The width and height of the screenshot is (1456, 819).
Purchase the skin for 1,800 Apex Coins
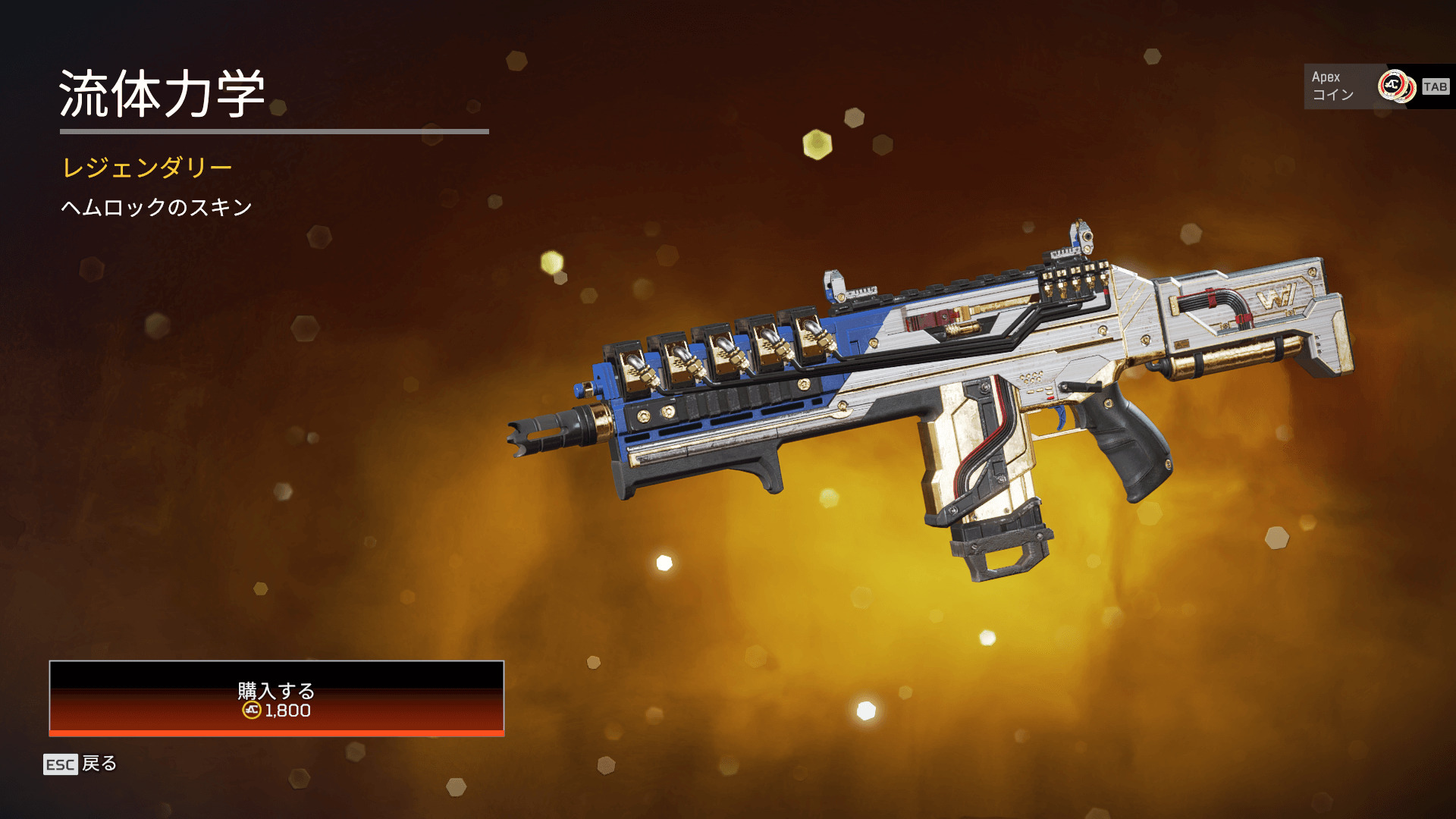(276, 698)
